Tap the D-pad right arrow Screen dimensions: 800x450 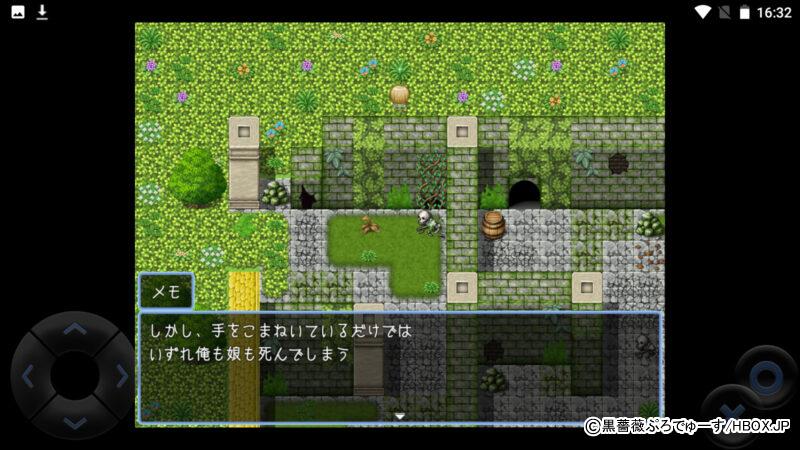(122, 377)
